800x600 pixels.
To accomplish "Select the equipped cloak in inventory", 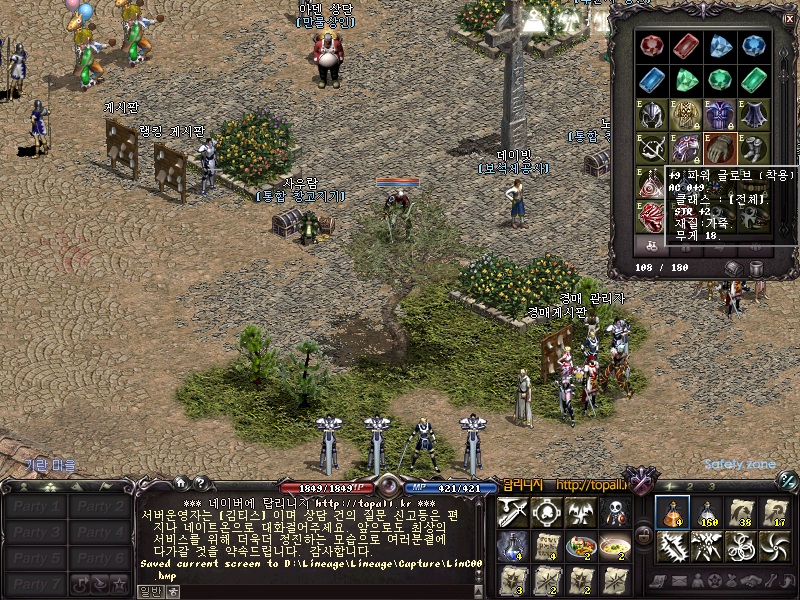I will coord(754,114).
